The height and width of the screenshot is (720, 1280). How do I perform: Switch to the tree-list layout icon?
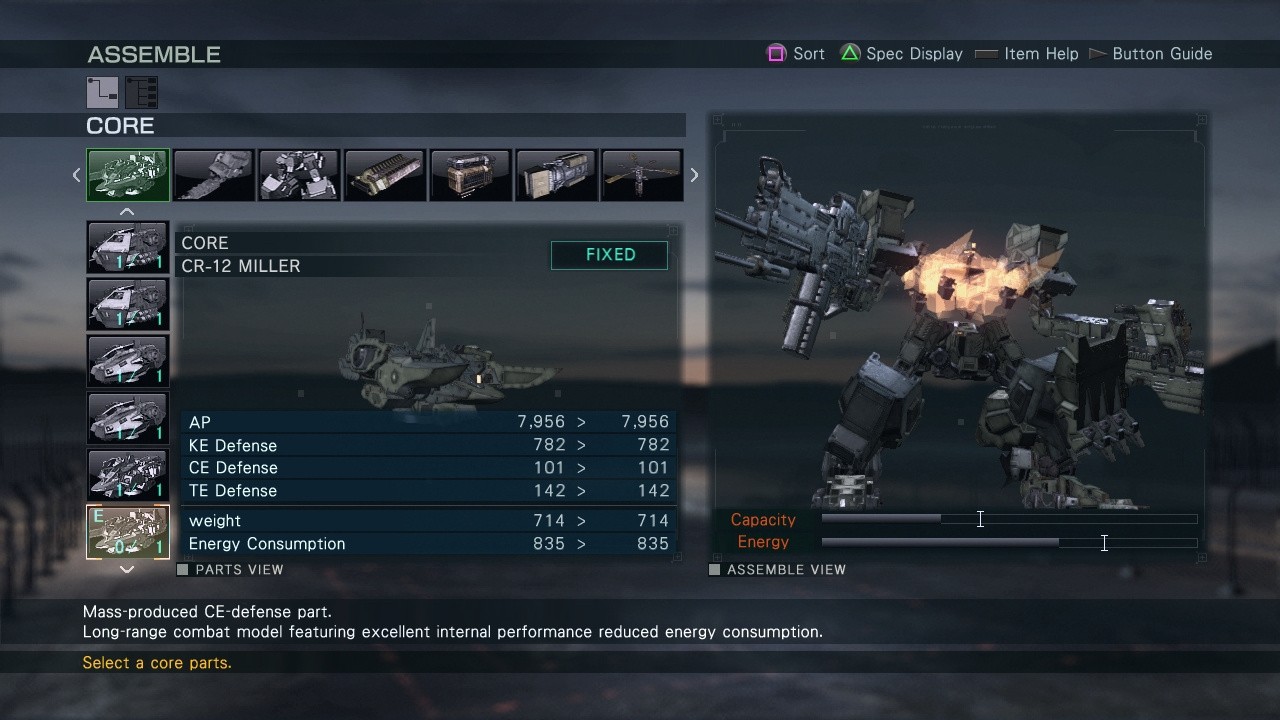coord(142,92)
